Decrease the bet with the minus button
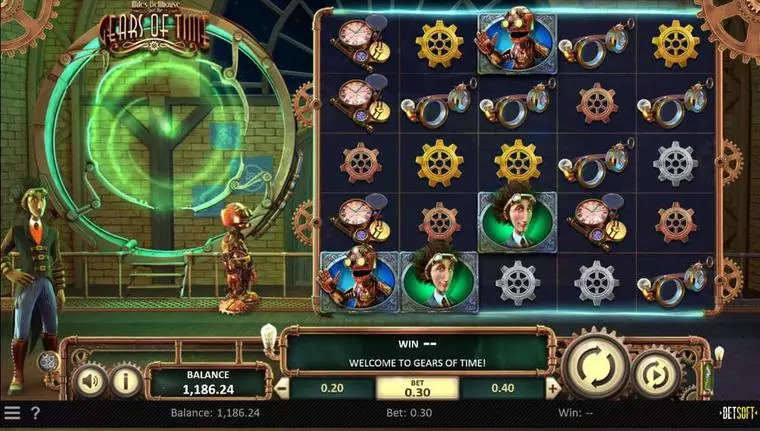The image size is (760, 431). [283, 388]
